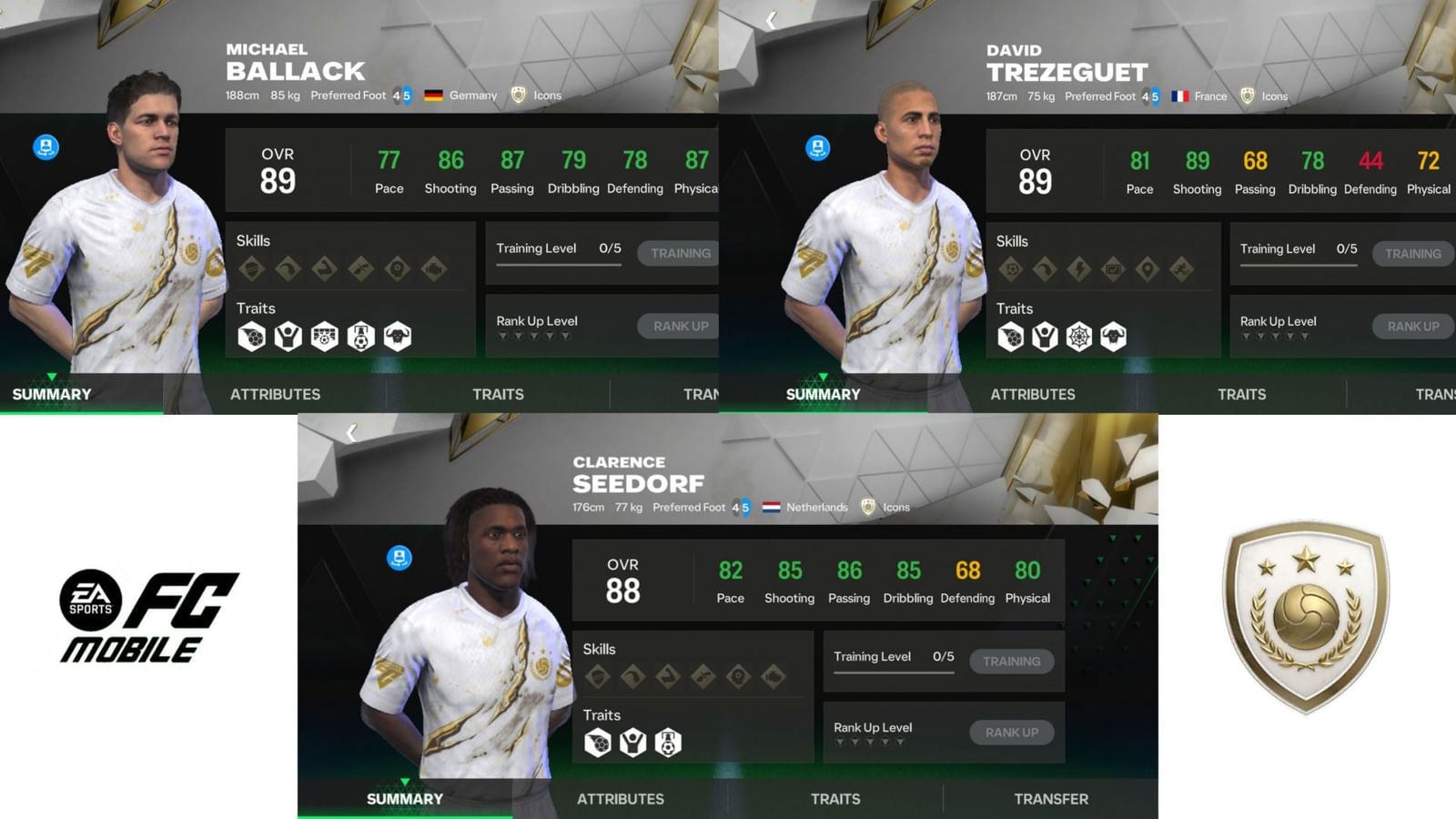
Task: Switch to the ATTRIBUTES tab for Seedorf
Action: (620, 798)
